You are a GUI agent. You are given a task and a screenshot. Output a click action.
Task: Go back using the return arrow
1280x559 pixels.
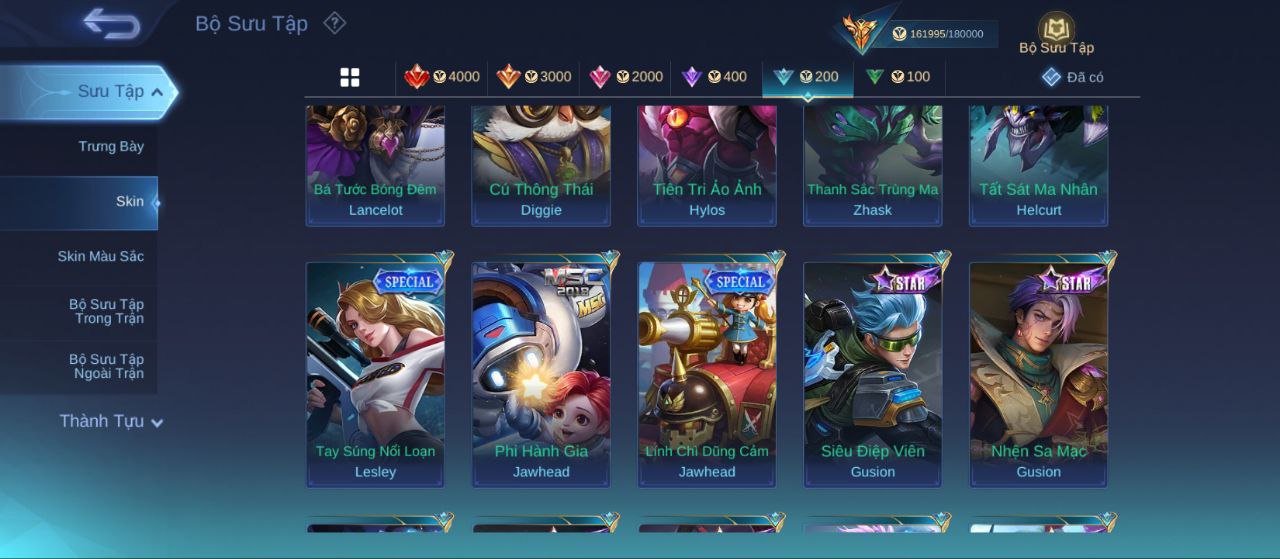pyautogui.click(x=111, y=23)
